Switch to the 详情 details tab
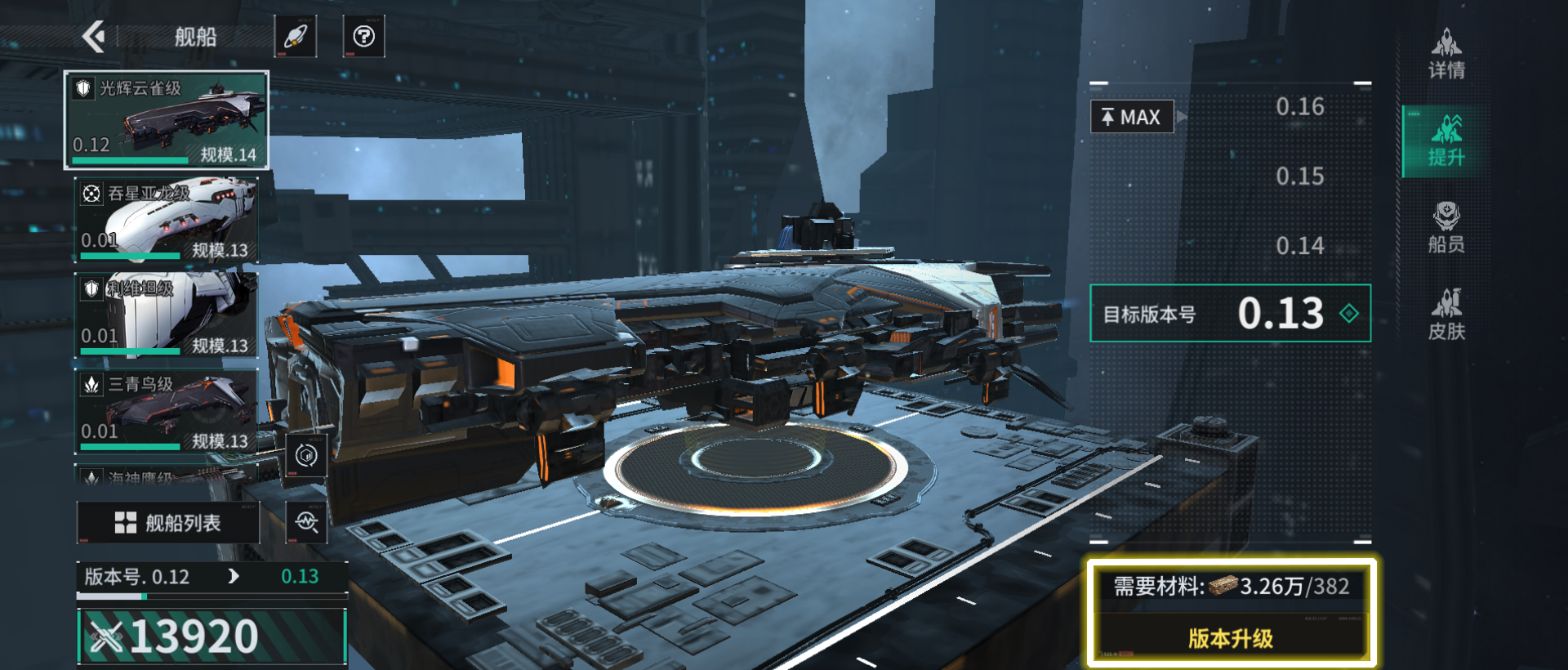 tap(1445, 54)
